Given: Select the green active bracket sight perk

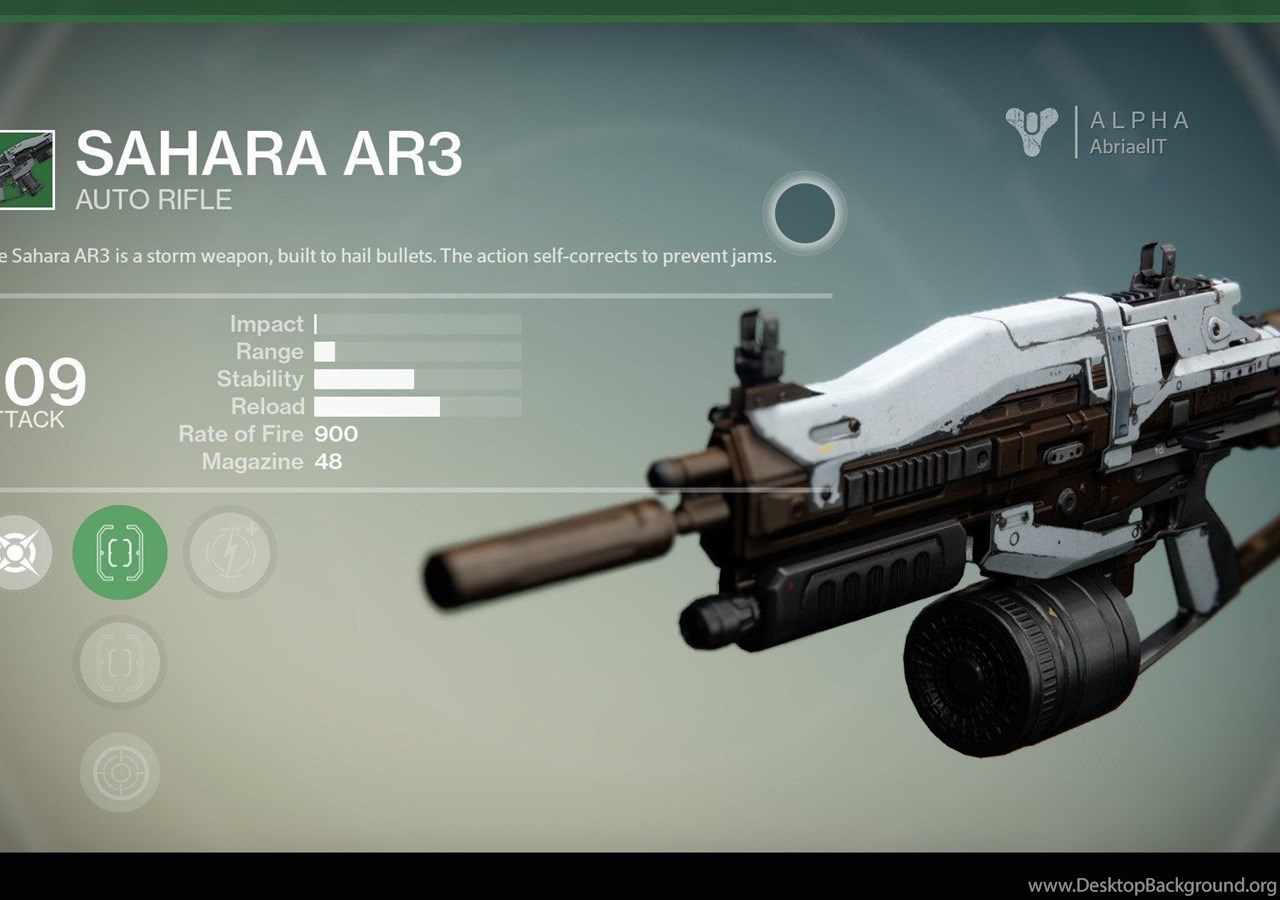Looking at the screenshot, I should click(x=120, y=552).
